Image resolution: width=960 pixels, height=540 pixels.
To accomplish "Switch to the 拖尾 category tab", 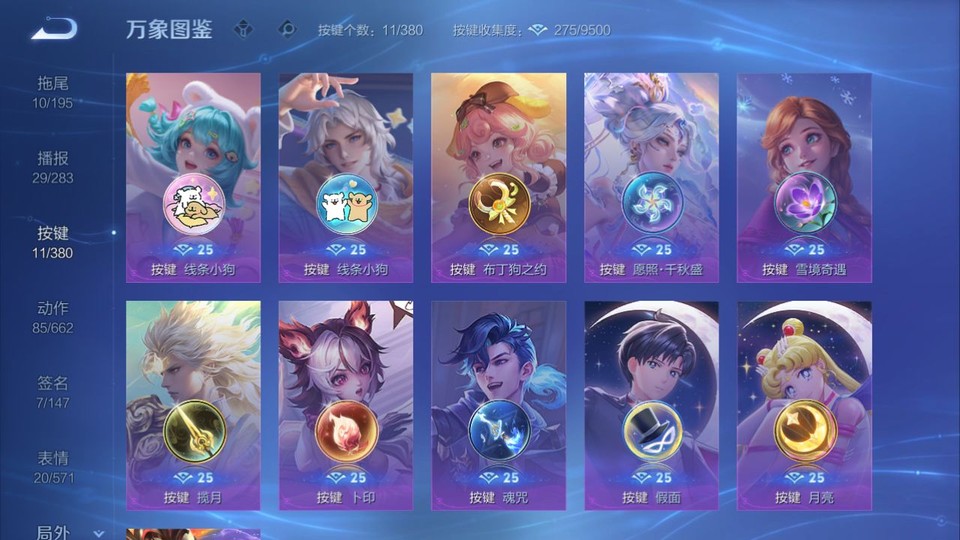I will click(53, 91).
